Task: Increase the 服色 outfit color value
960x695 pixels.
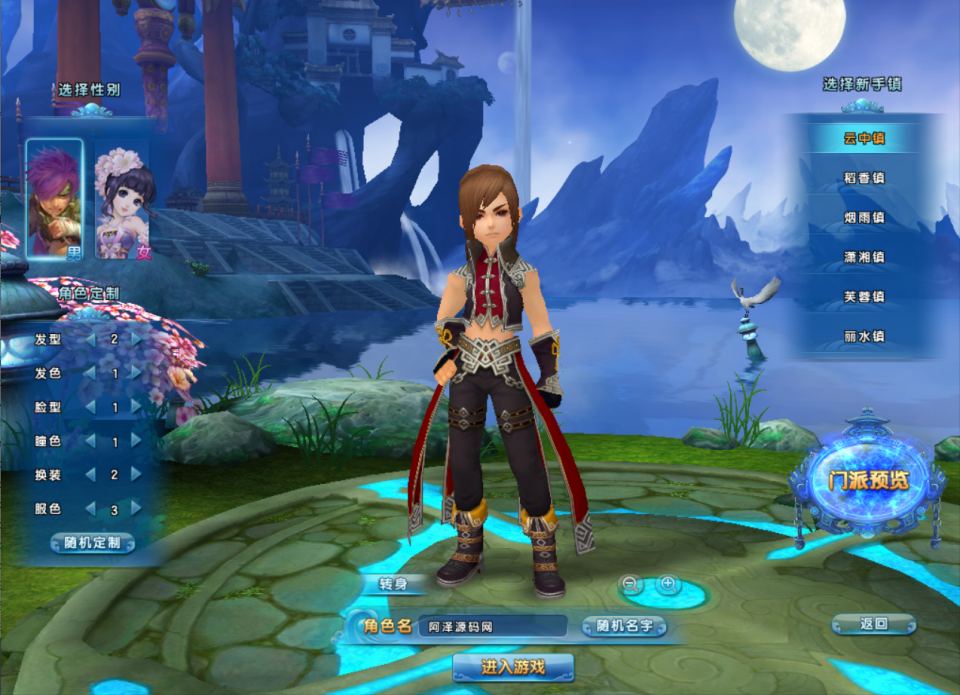Action: click(137, 509)
